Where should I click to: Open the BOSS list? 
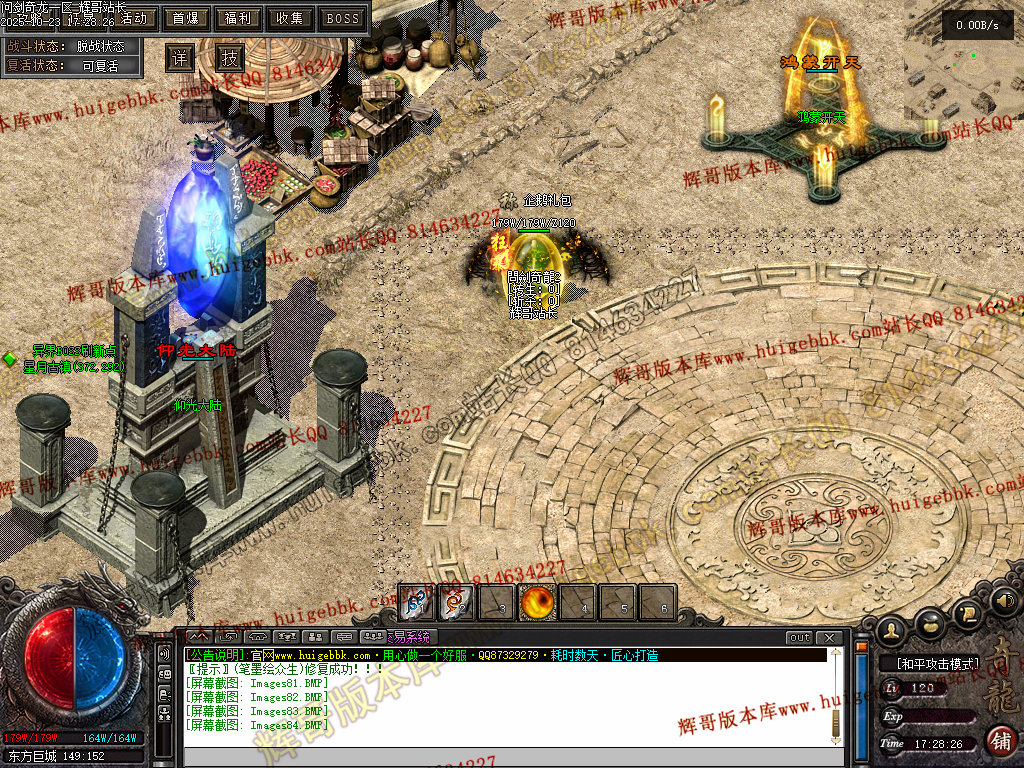pyautogui.click(x=343, y=18)
